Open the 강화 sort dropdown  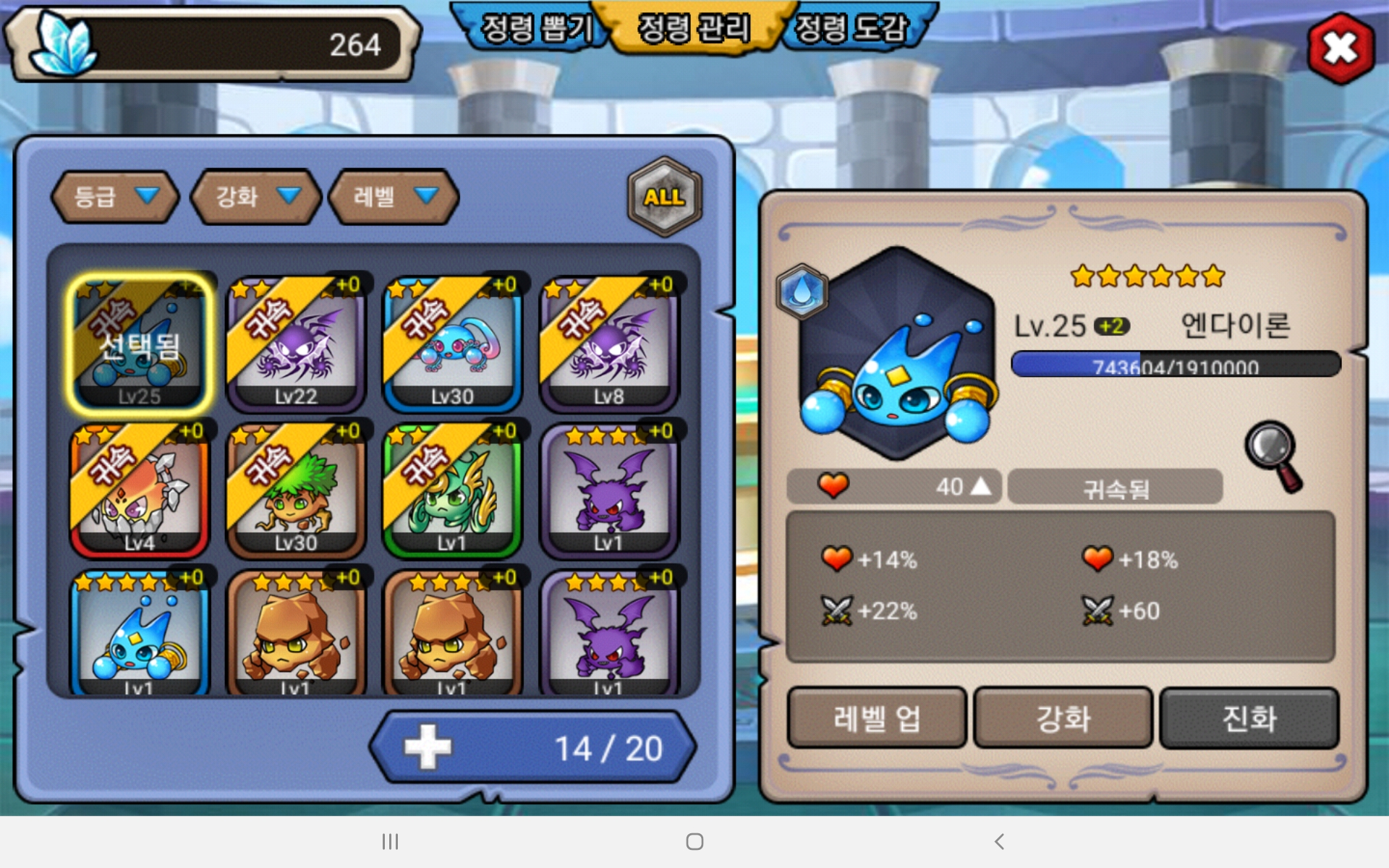click(255, 197)
